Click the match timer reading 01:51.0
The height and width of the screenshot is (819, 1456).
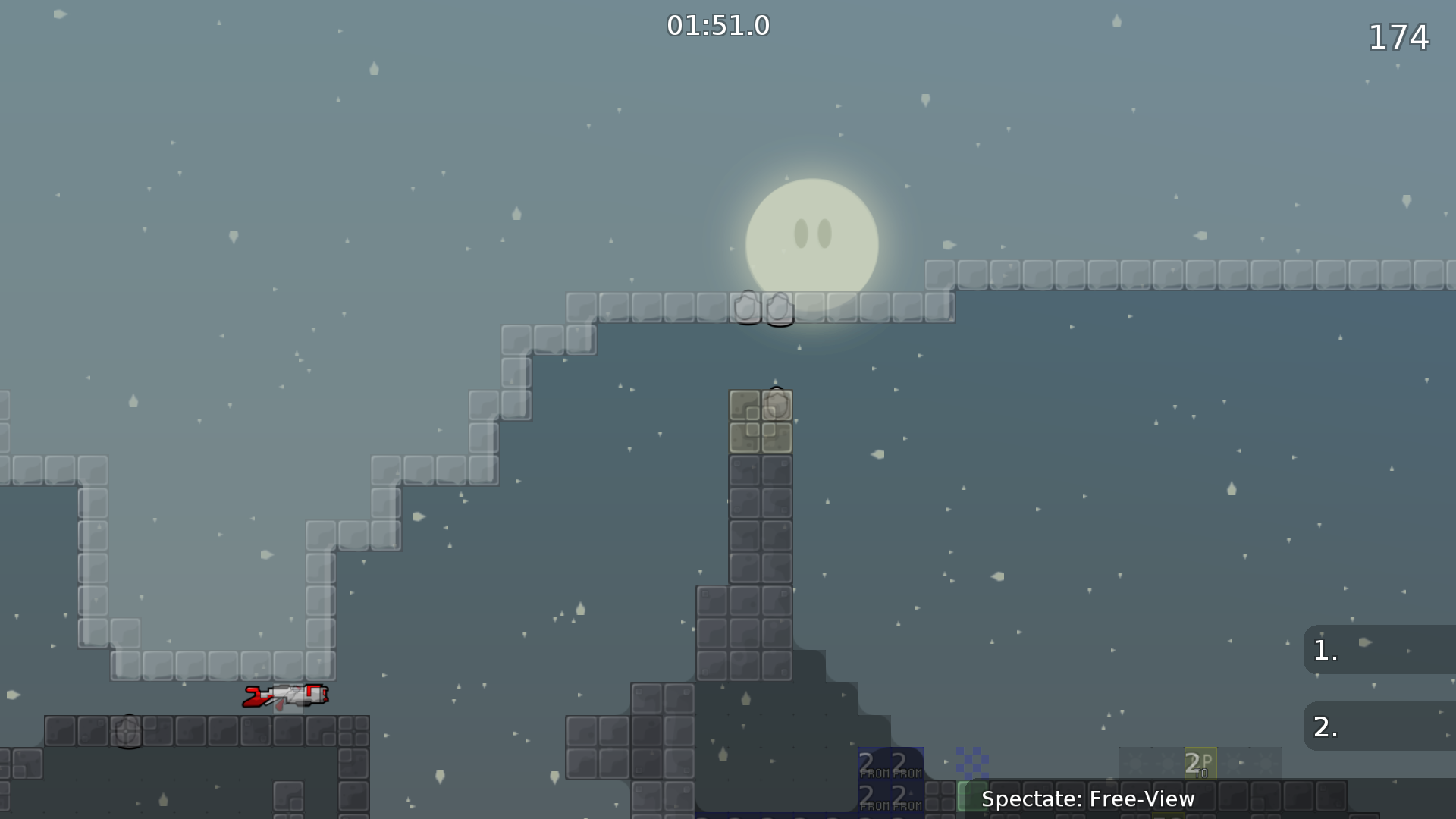[x=717, y=25]
